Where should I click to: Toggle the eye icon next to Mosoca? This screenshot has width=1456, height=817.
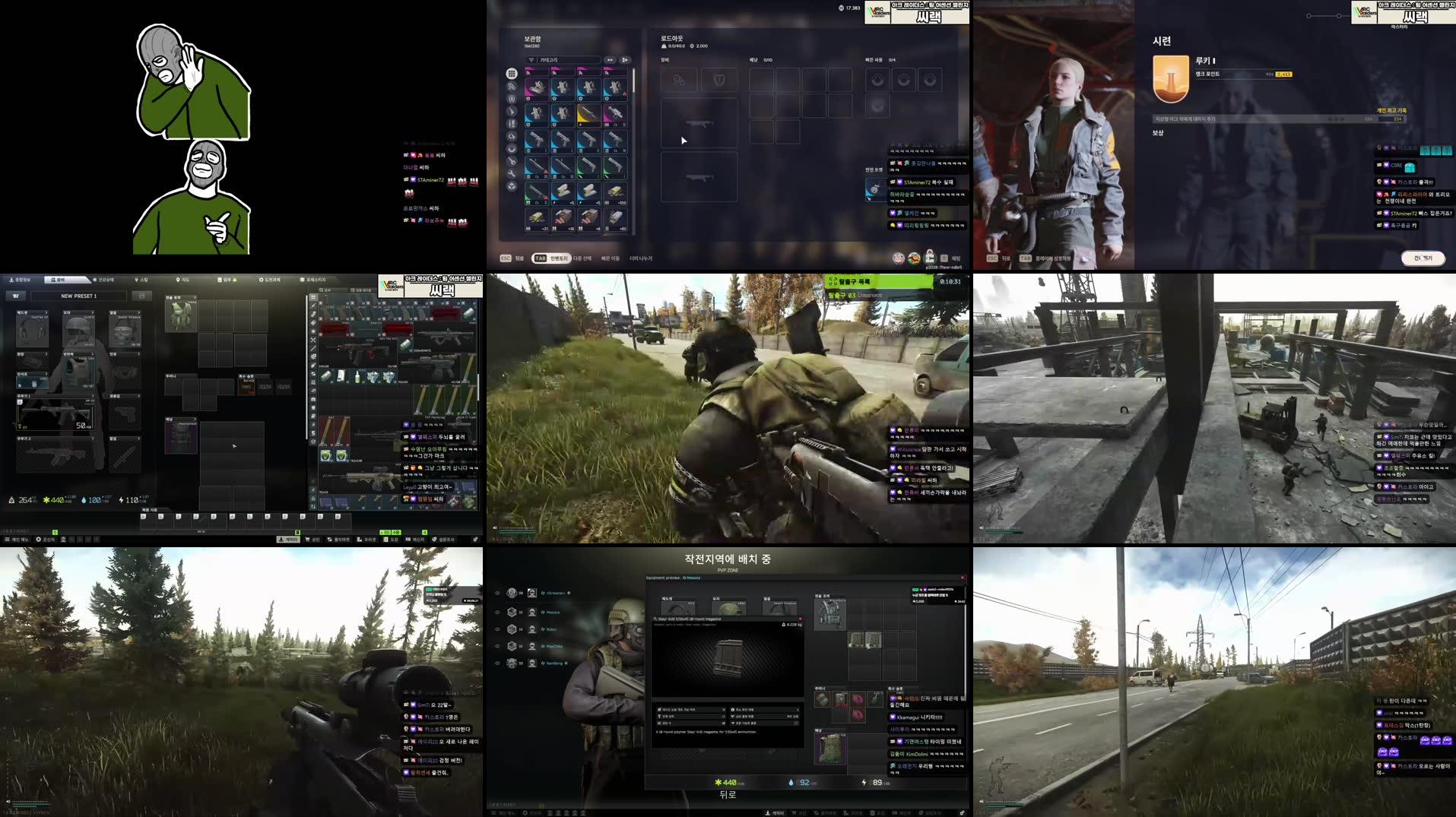498,612
